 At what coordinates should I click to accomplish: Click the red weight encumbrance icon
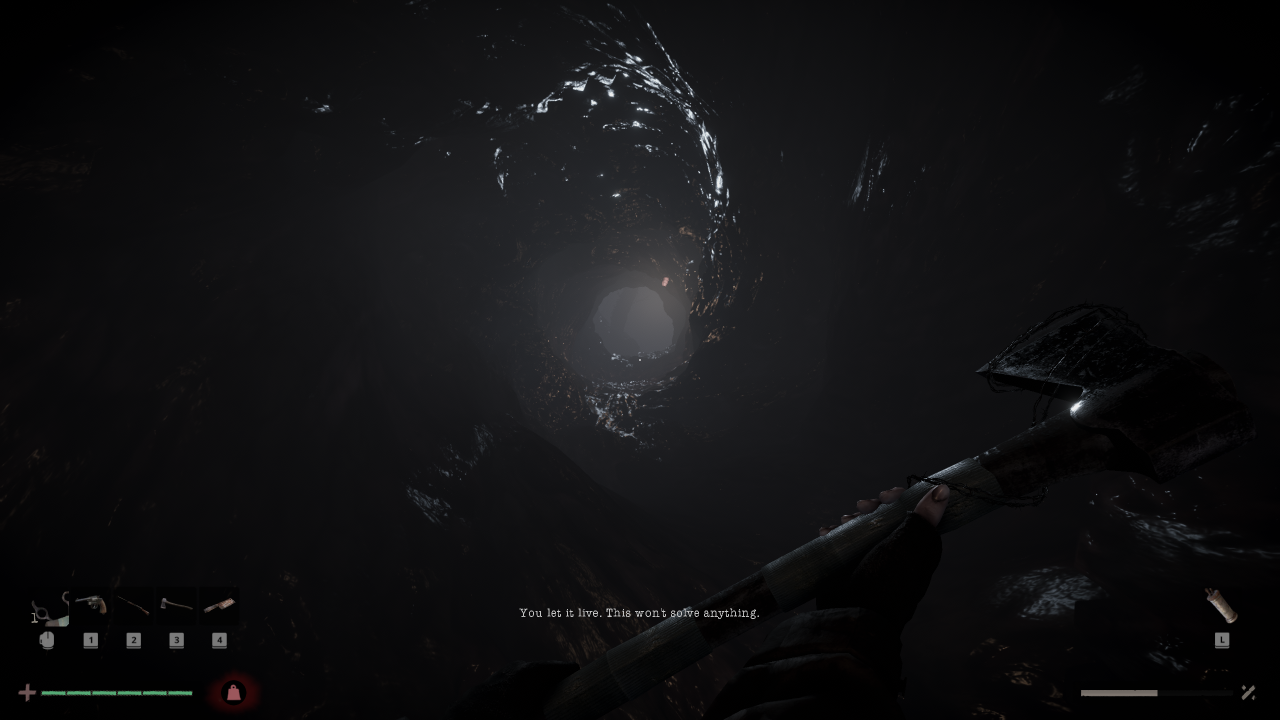point(233,692)
